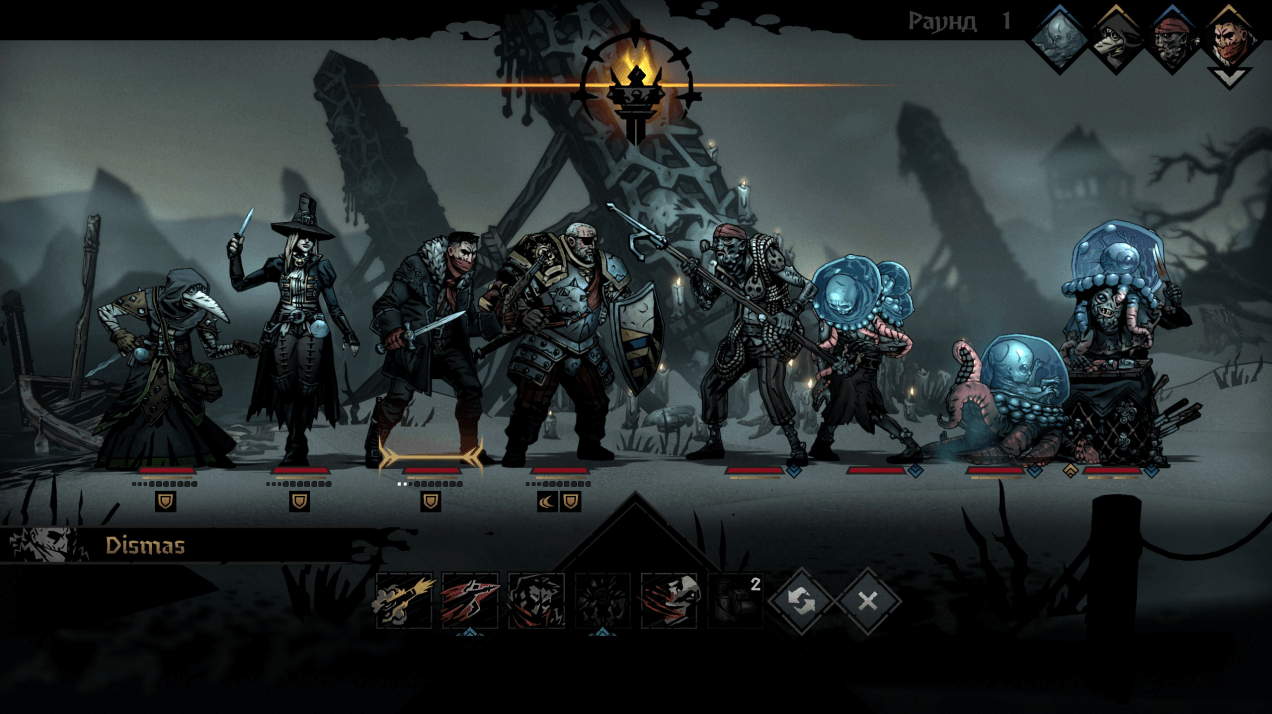The width and height of the screenshot is (1272, 714).
Task: Open the Dismas character name panel
Action: 145,546
